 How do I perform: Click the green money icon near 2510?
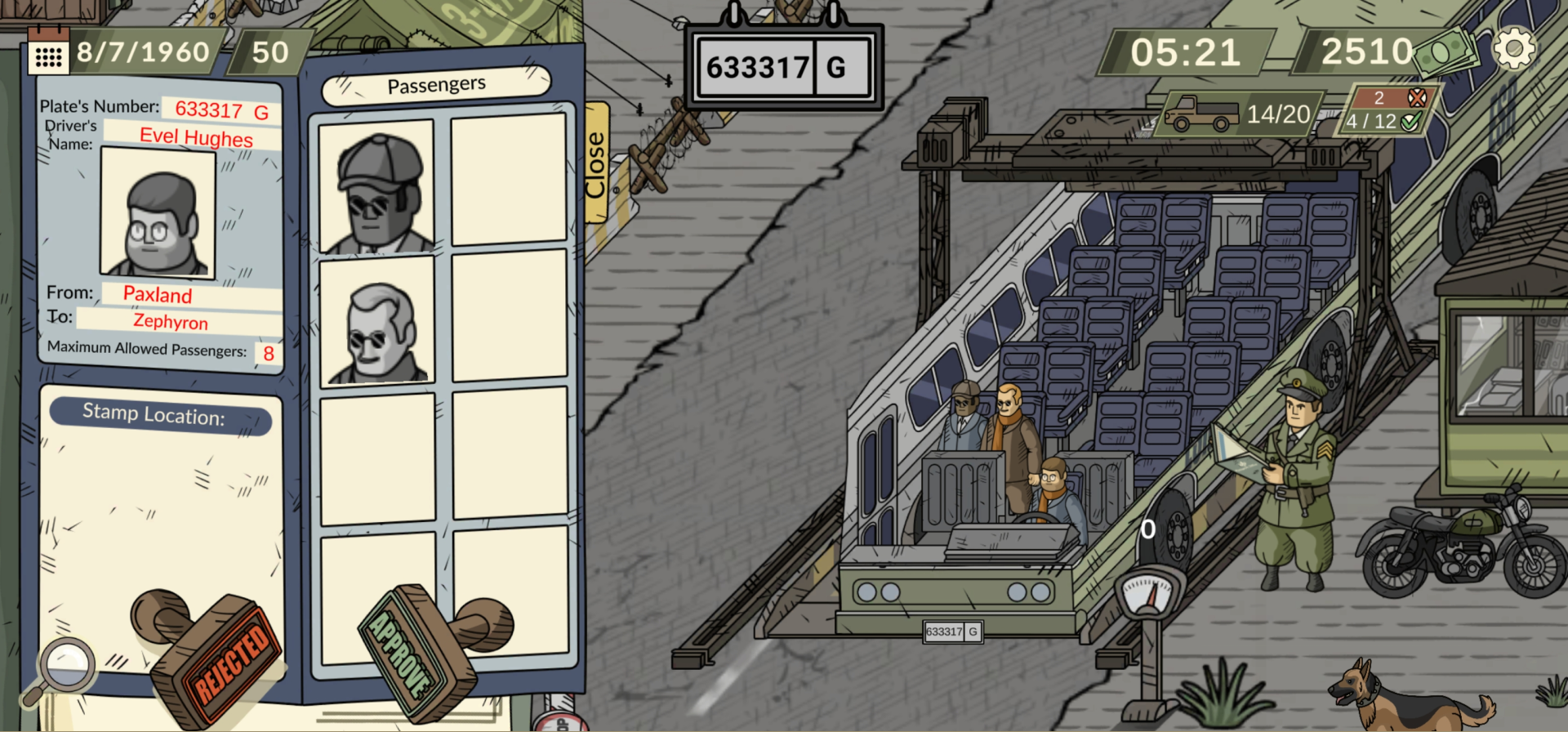pos(1442,49)
